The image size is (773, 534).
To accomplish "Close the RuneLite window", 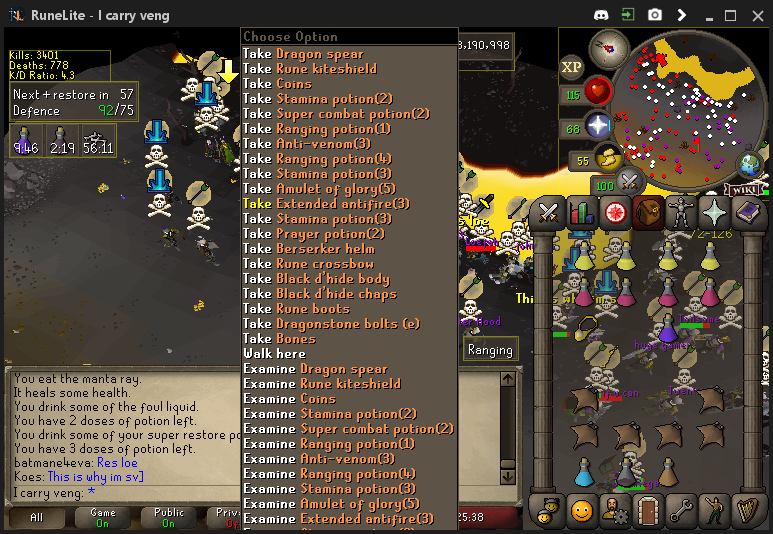I will [x=755, y=15].
